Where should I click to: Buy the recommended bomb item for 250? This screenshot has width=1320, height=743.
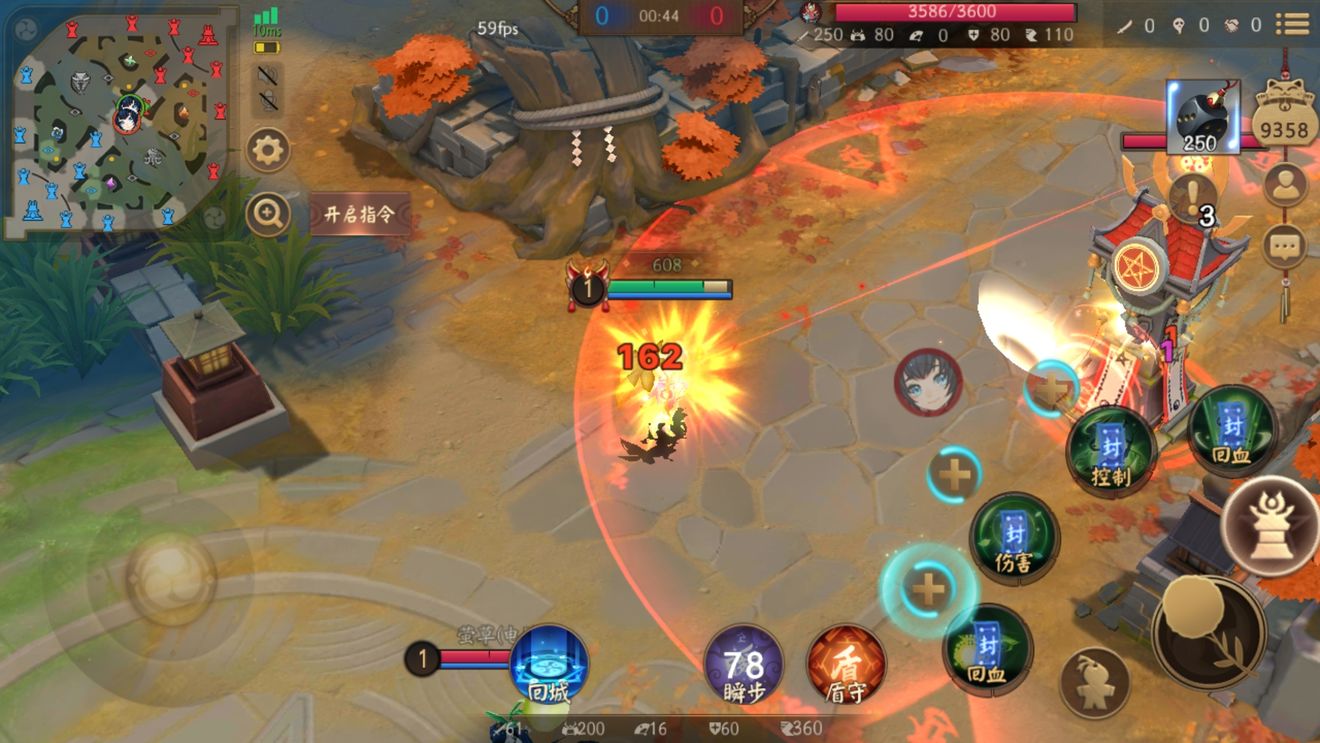1202,117
